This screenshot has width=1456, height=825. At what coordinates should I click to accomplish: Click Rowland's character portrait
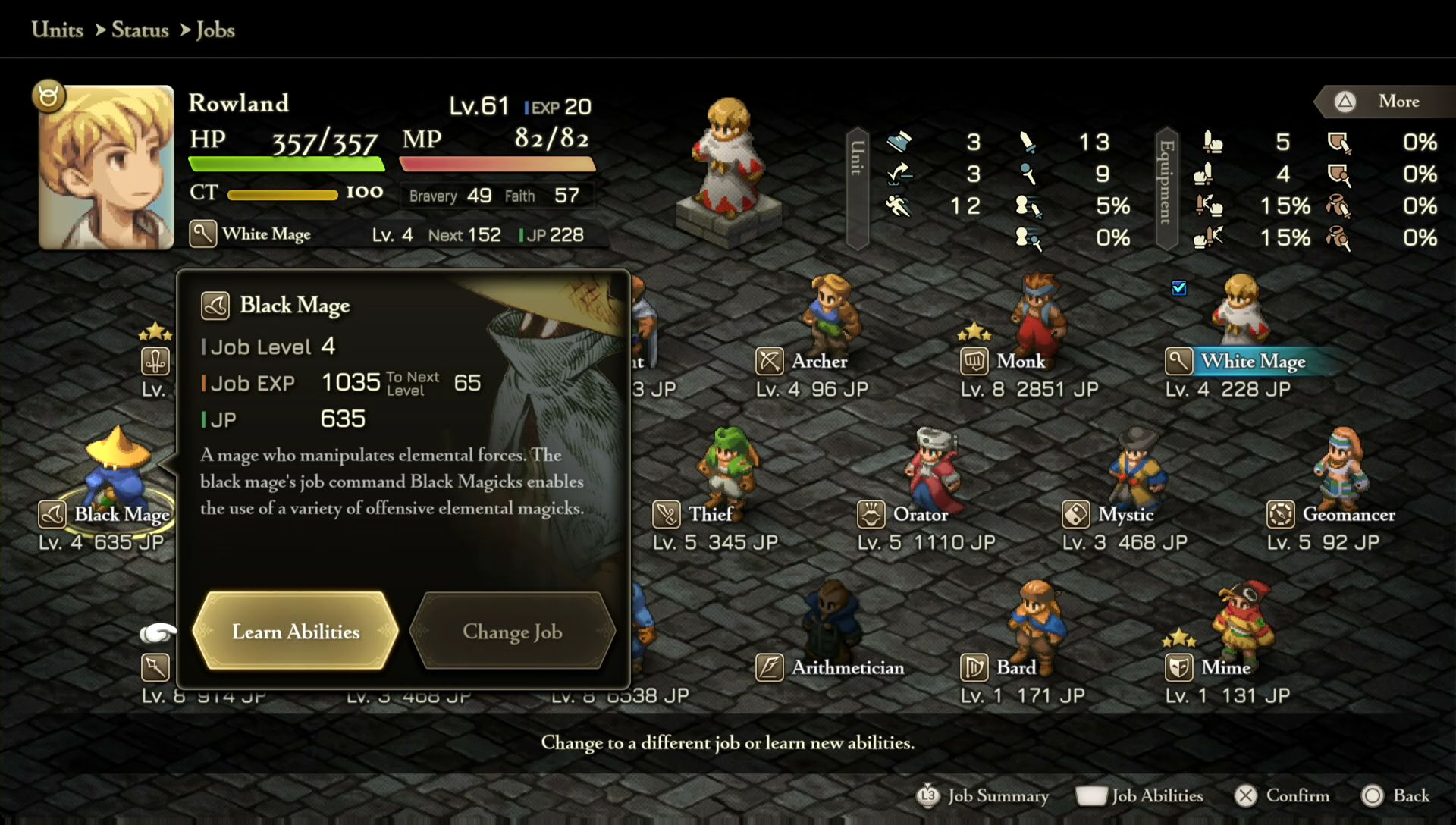pos(106,167)
